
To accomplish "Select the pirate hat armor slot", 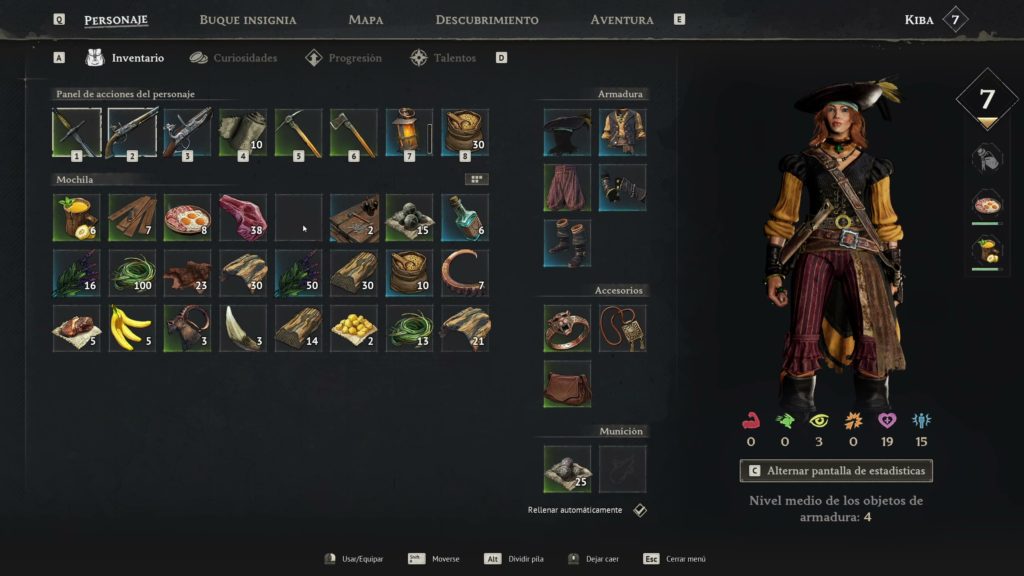I will pos(567,133).
